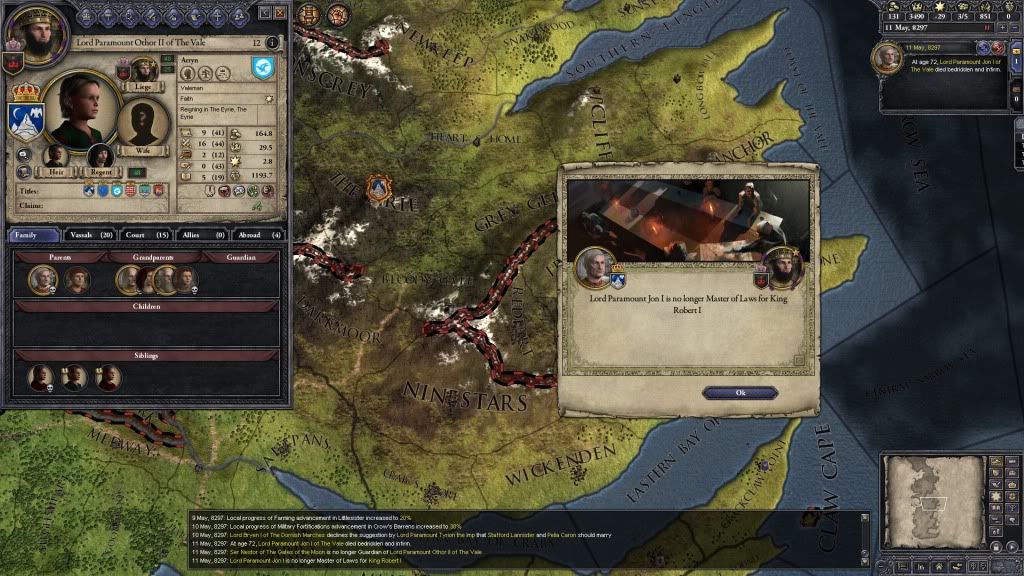Open the character info 'i' button
Image resolution: width=1024 pixels, height=576 pixels.
coord(272,43)
